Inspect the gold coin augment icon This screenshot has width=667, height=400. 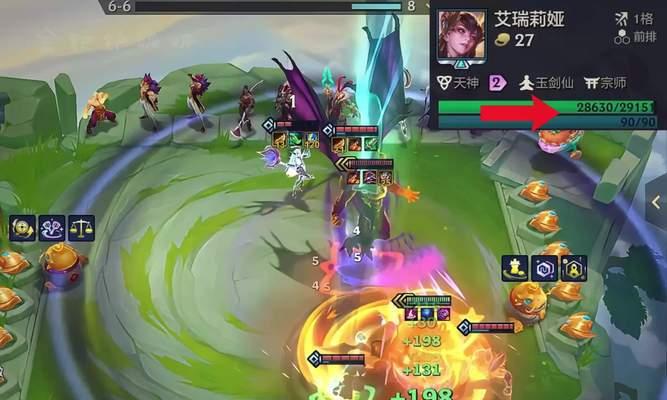click(x=23, y=228)
